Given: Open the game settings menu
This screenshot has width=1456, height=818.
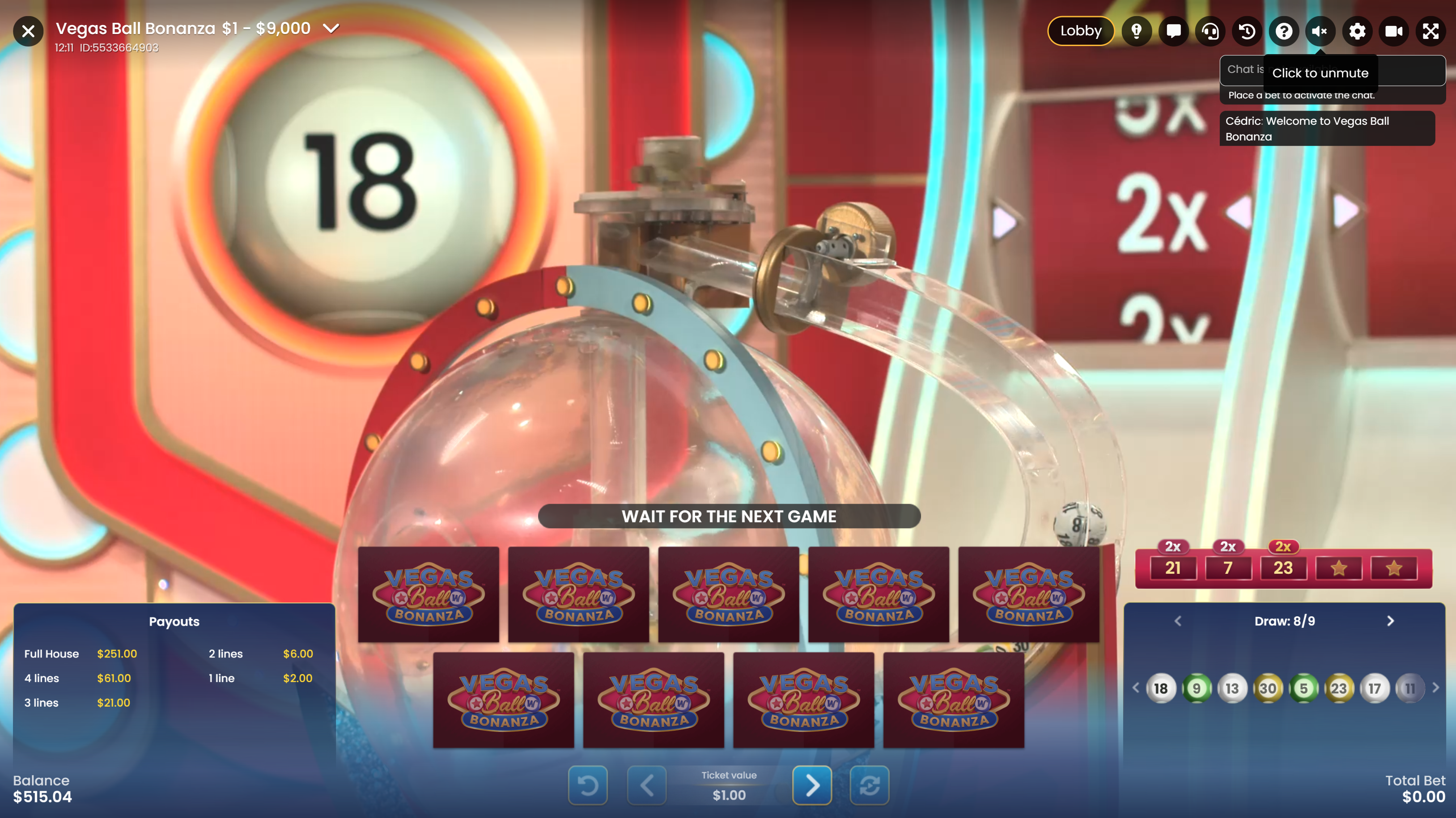Looking at the screenshot, I should pos(1357,31).
